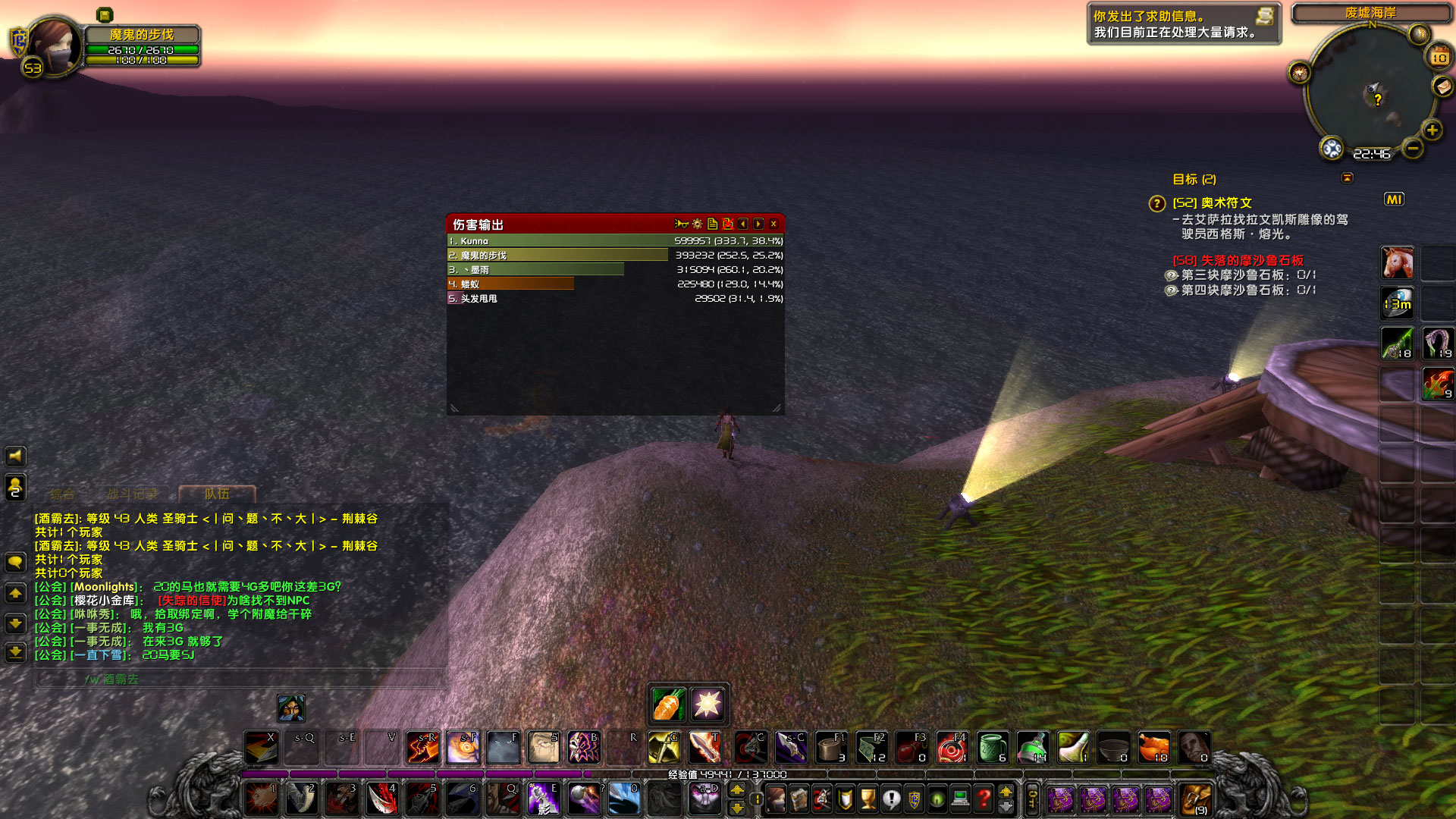Zoom in minimap with the plus button
The width and height of the screenshot is (1456, 819).
point(1433,129)
